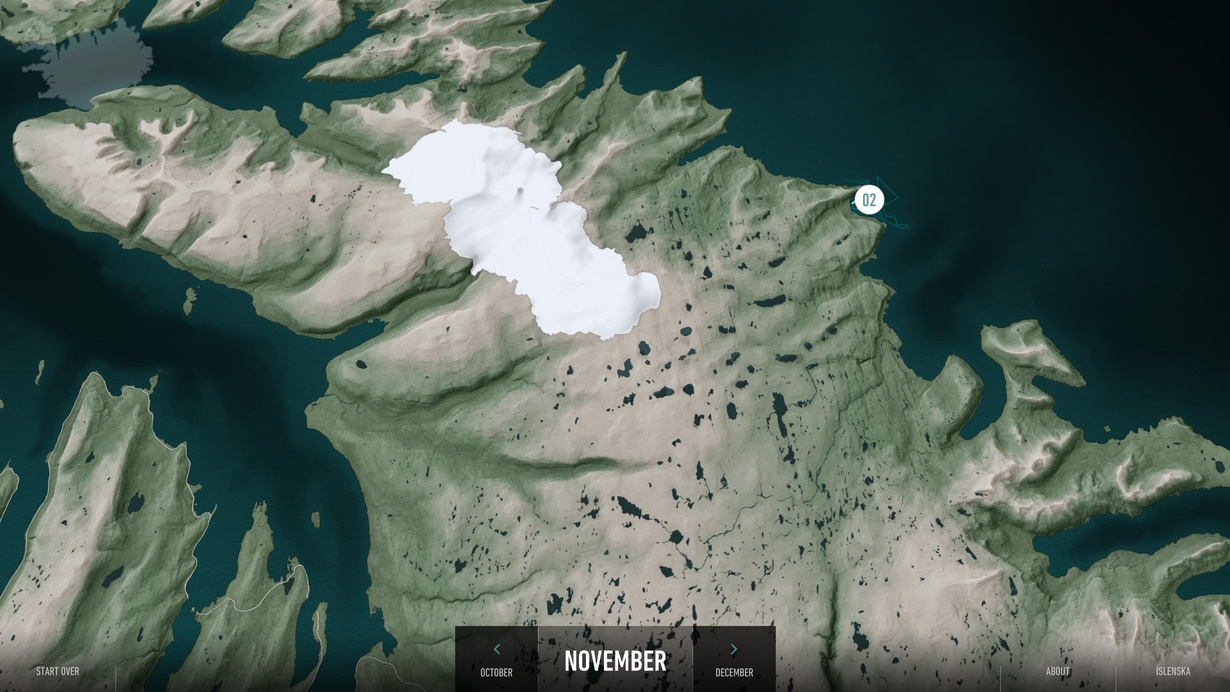The image size is (1230, 692).
Task: Switch language to Íslenska
Action: click(x=1172, y=671)
